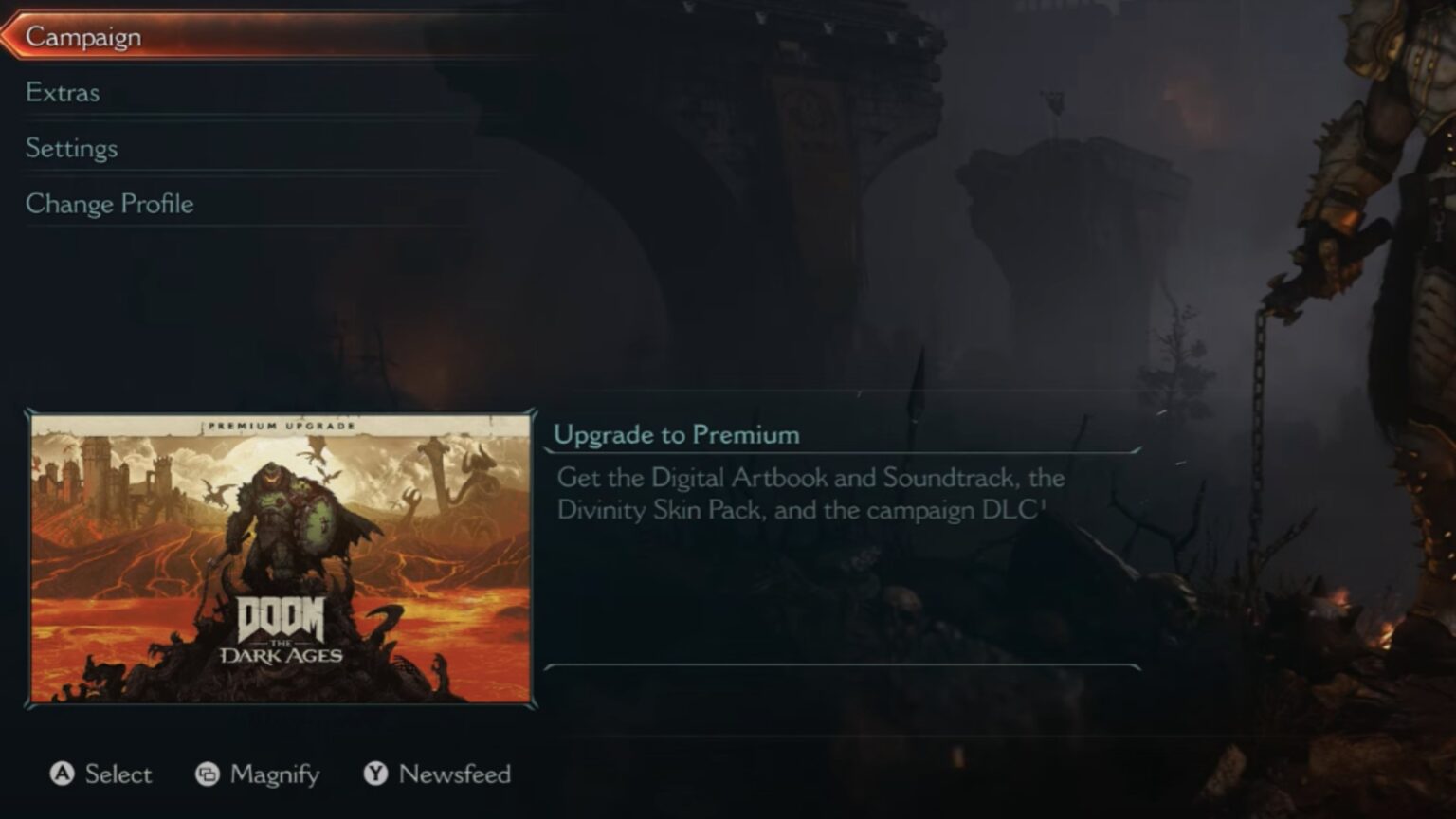Screen dimensions: 1456x819
Task: Click the Upgrade to Premium heading
Action: point(679,434)
